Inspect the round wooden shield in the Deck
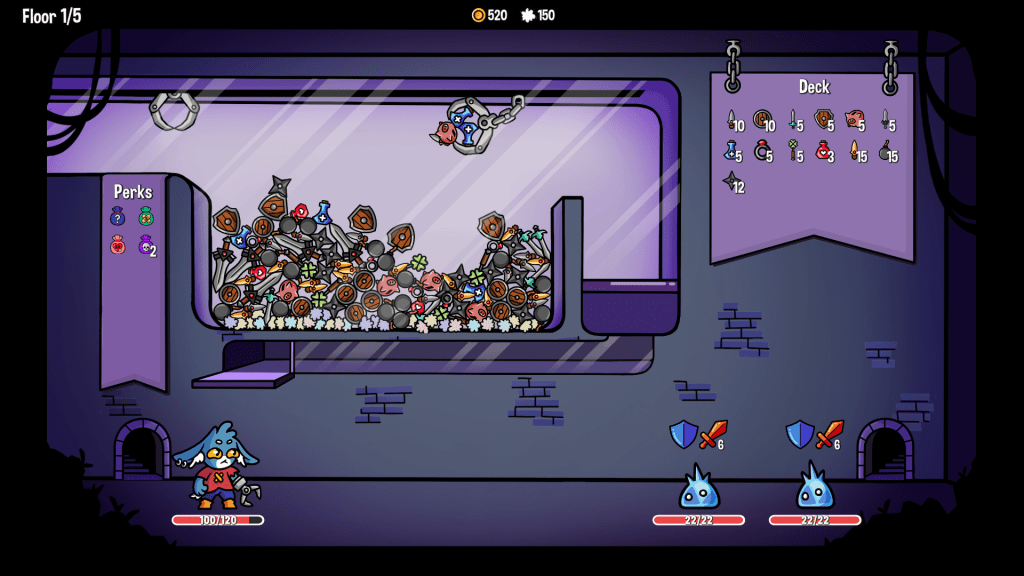This screenshot has width=1024, height=576. (x=761, y=120)
